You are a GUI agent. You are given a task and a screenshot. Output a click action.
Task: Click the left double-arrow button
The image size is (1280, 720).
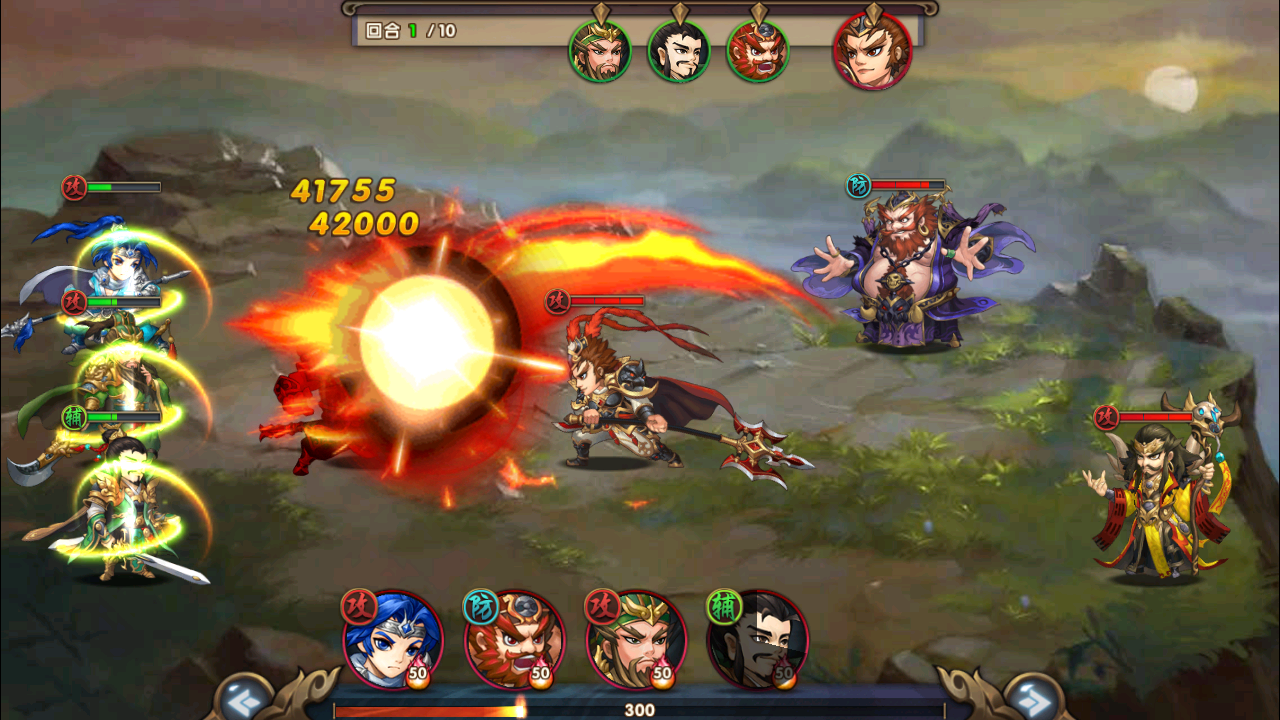point(243,696)
